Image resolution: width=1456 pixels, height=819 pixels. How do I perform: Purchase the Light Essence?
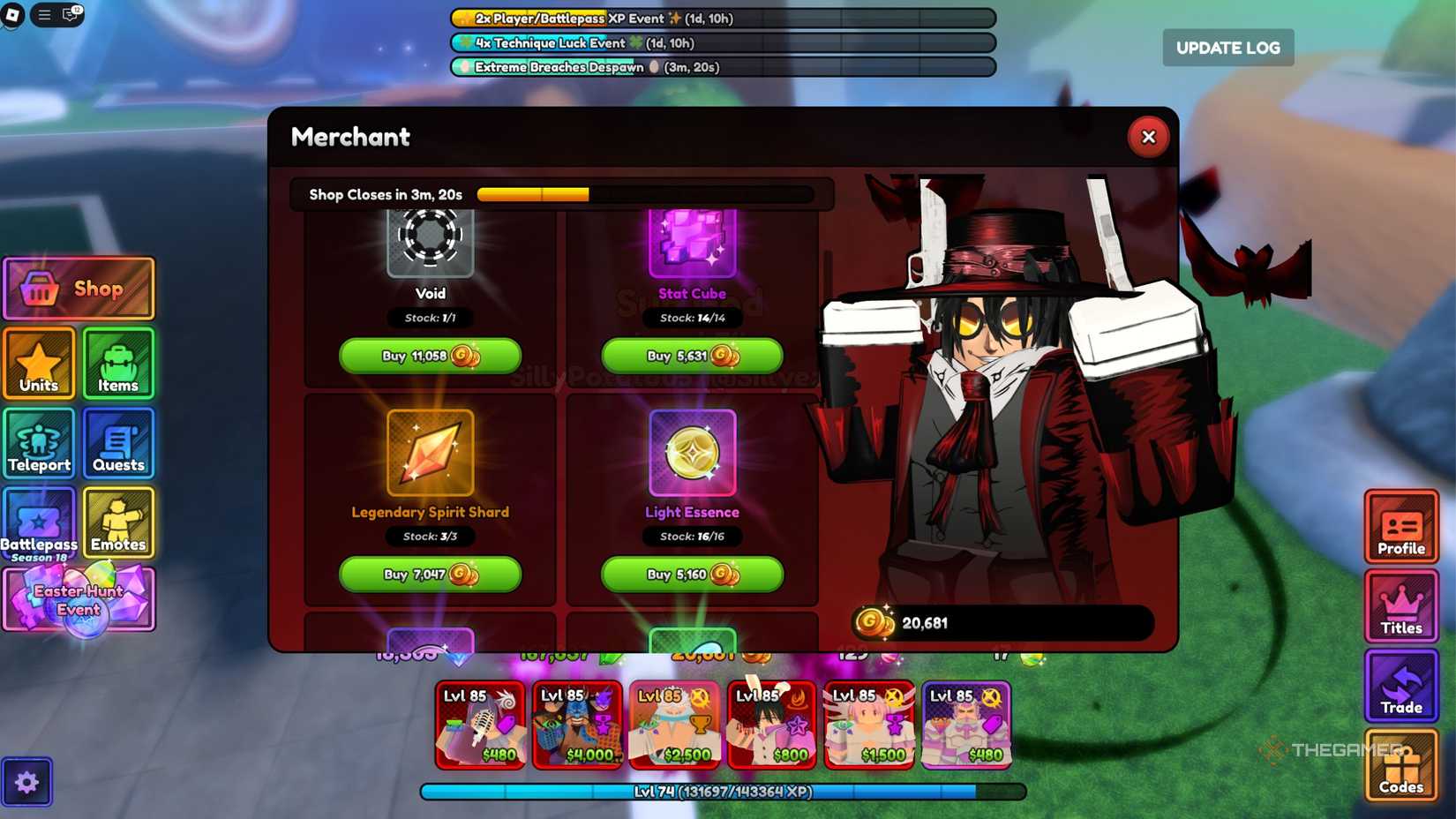[x=691, y=575]
